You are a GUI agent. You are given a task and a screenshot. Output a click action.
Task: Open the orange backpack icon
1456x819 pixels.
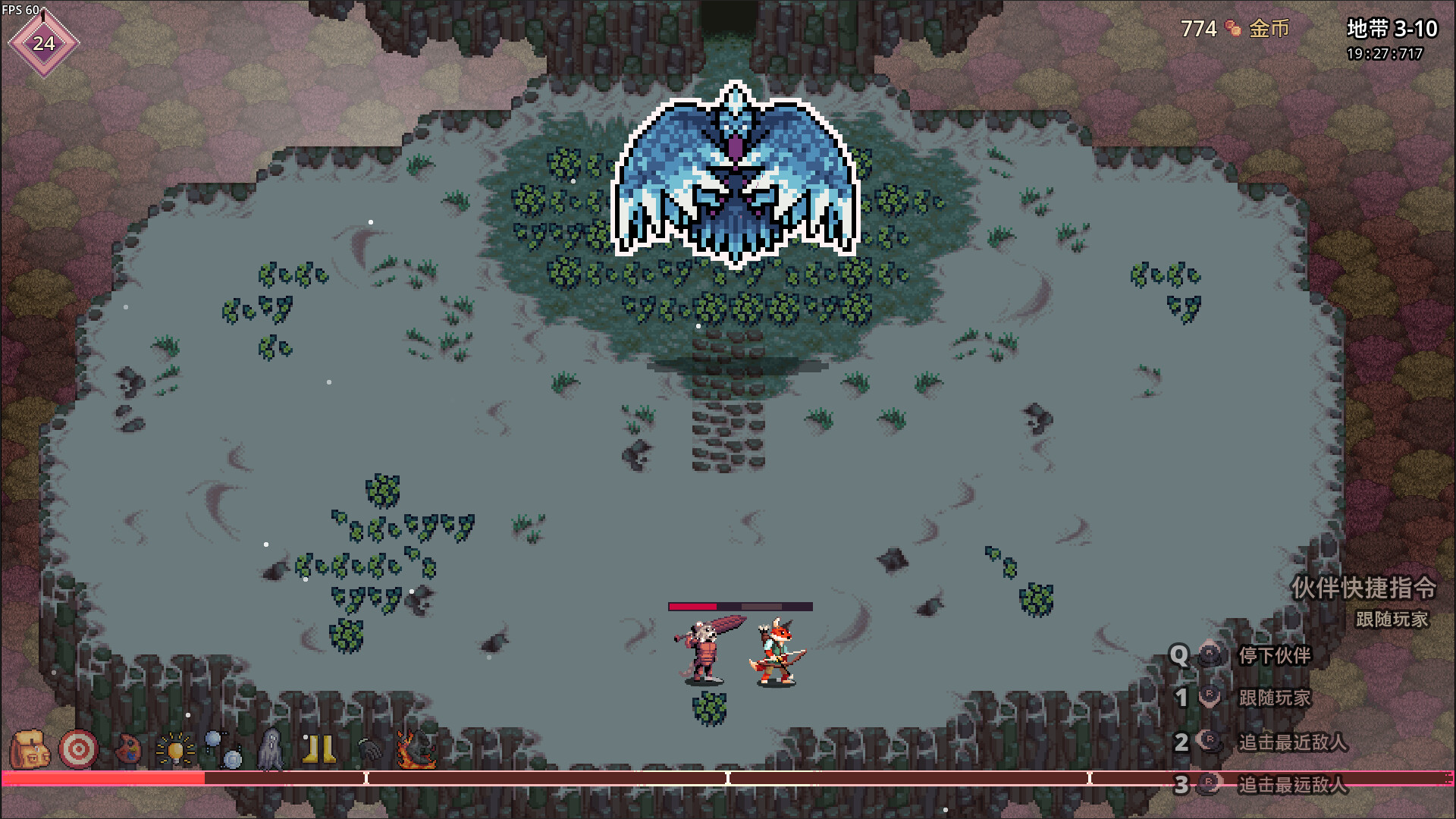pyautogui.click(x=30, y=749)
